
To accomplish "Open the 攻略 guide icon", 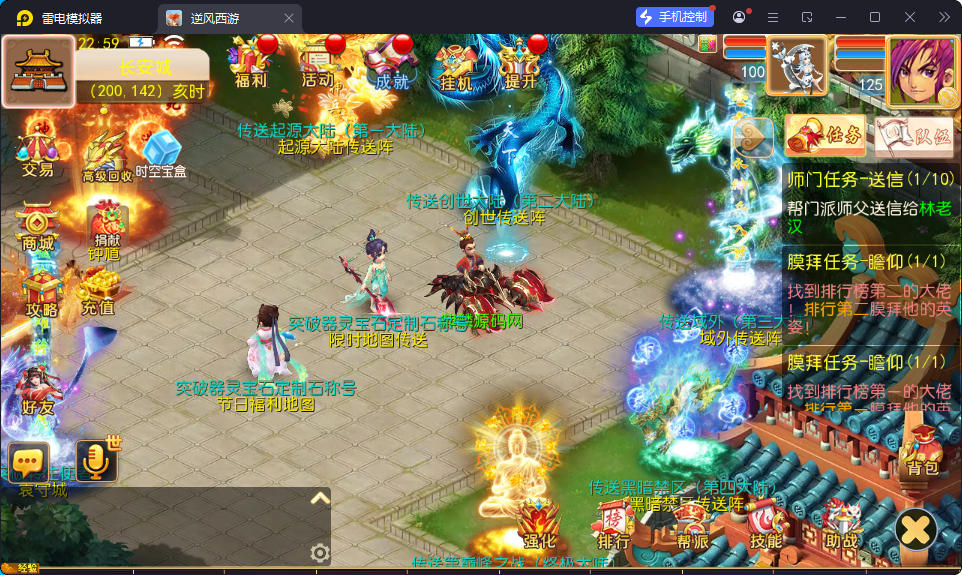I will click(41, 293).
